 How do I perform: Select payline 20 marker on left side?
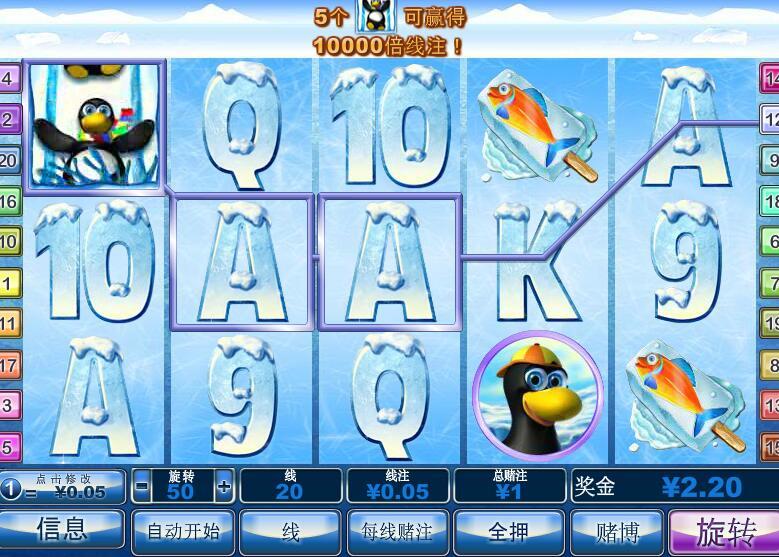point(9,160)
